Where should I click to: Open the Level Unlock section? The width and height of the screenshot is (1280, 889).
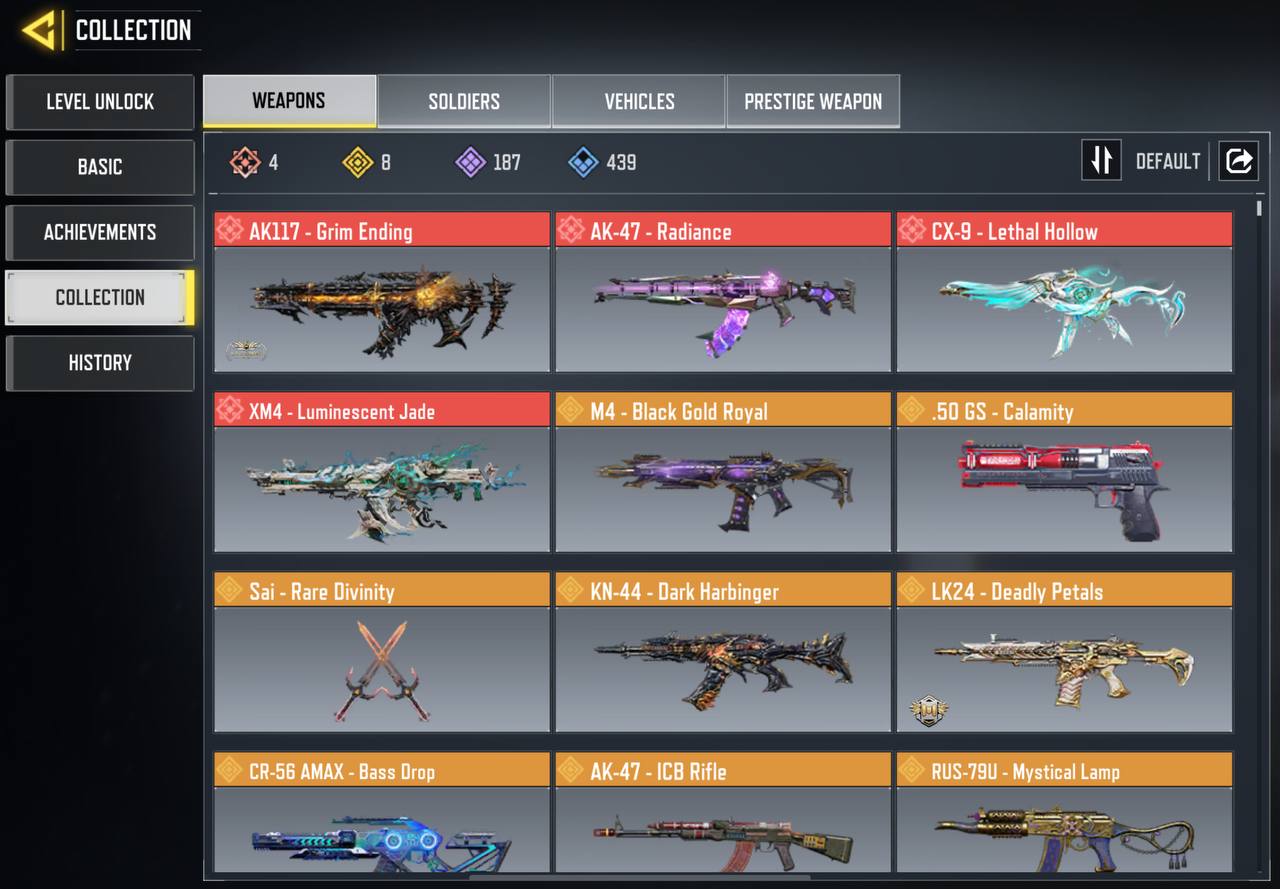coord(100,102)
